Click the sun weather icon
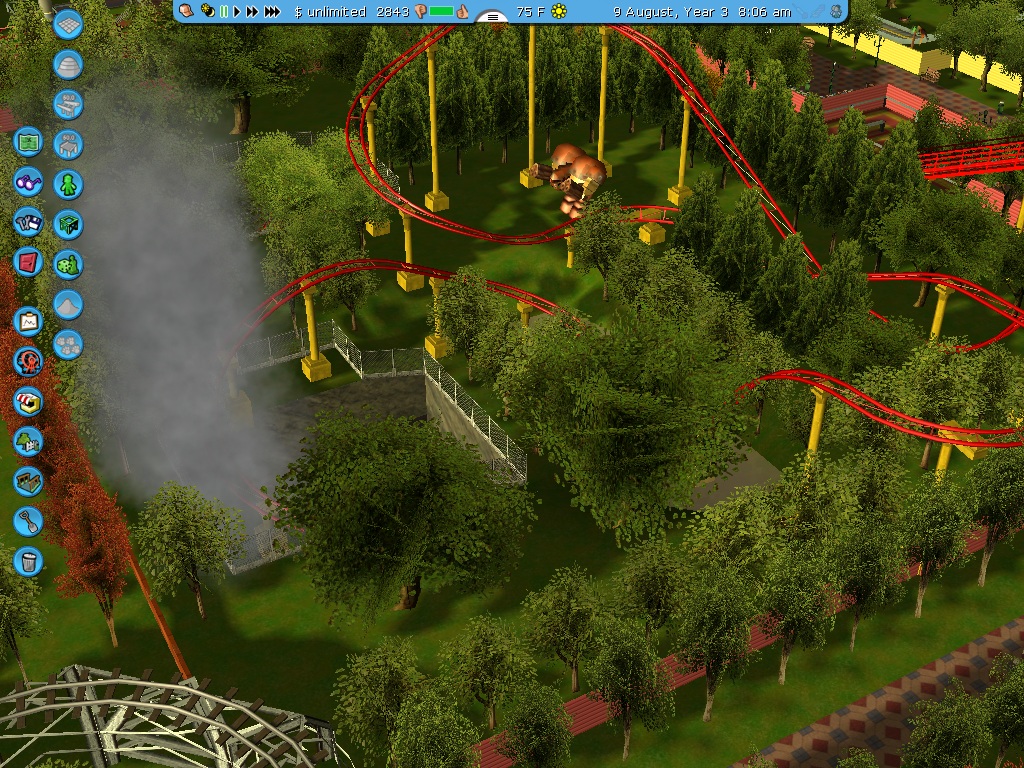Screen dimensions: 1024x768 click(x=559, y=12)
